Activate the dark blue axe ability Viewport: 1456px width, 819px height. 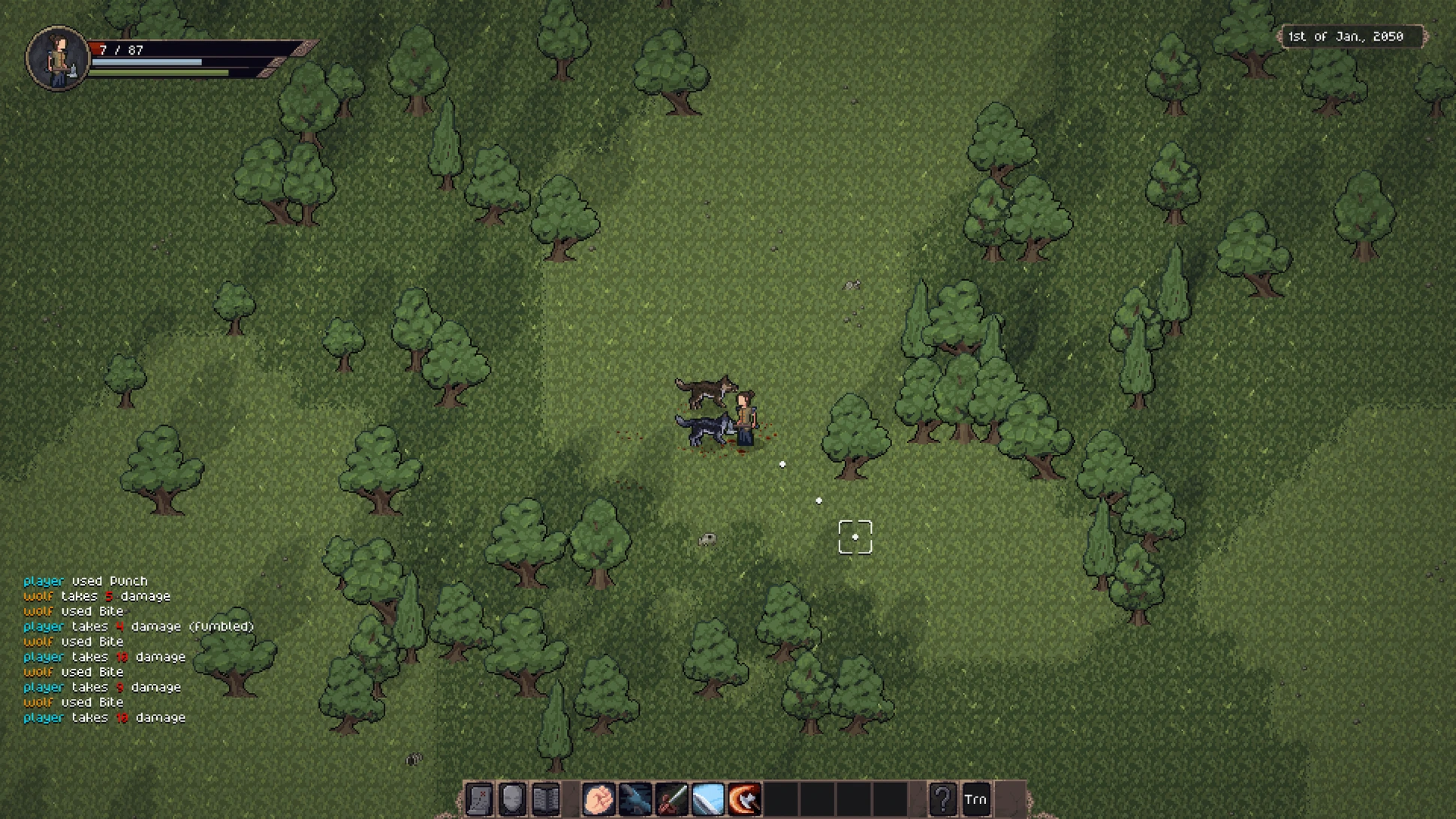[635, 799]
